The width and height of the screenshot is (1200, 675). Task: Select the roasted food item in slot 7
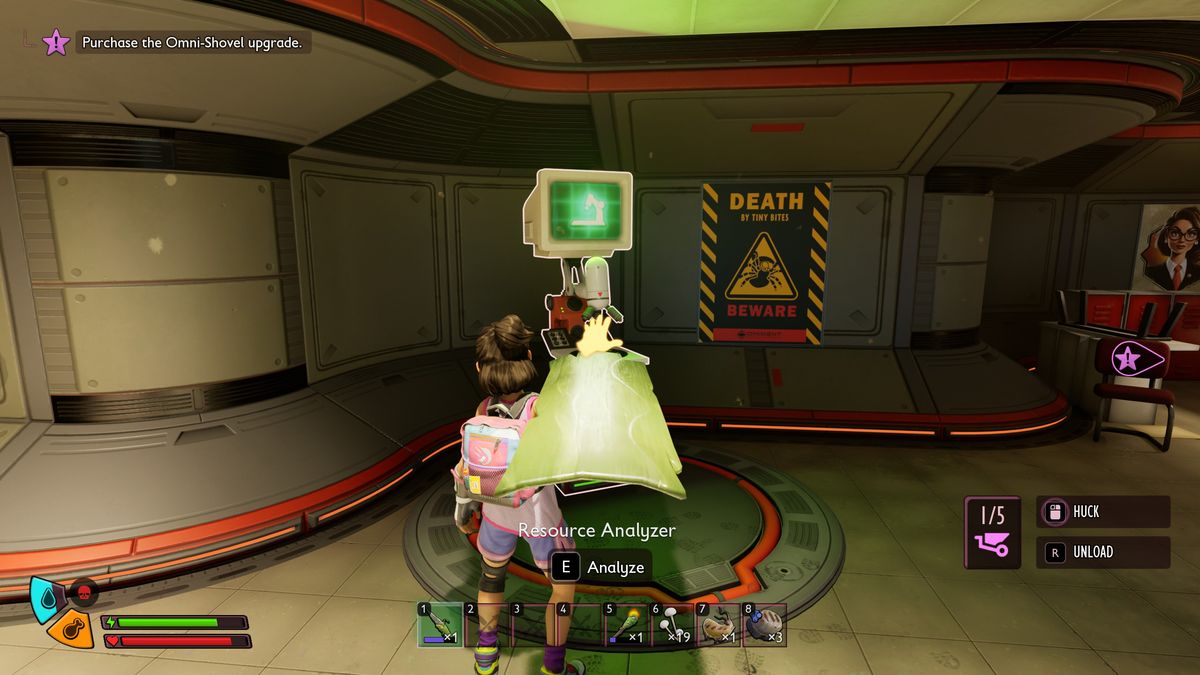pos(719,625)
